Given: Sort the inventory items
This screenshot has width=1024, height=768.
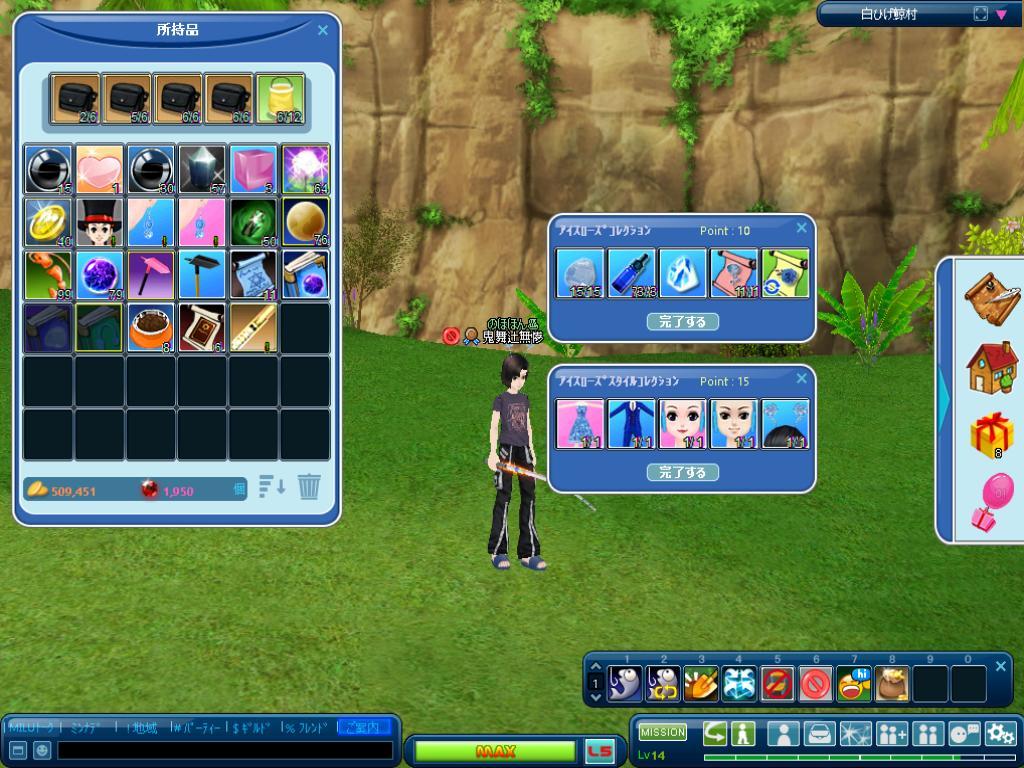Looking at the screenshot, I should pyautogui.click(x=272, y=487).
